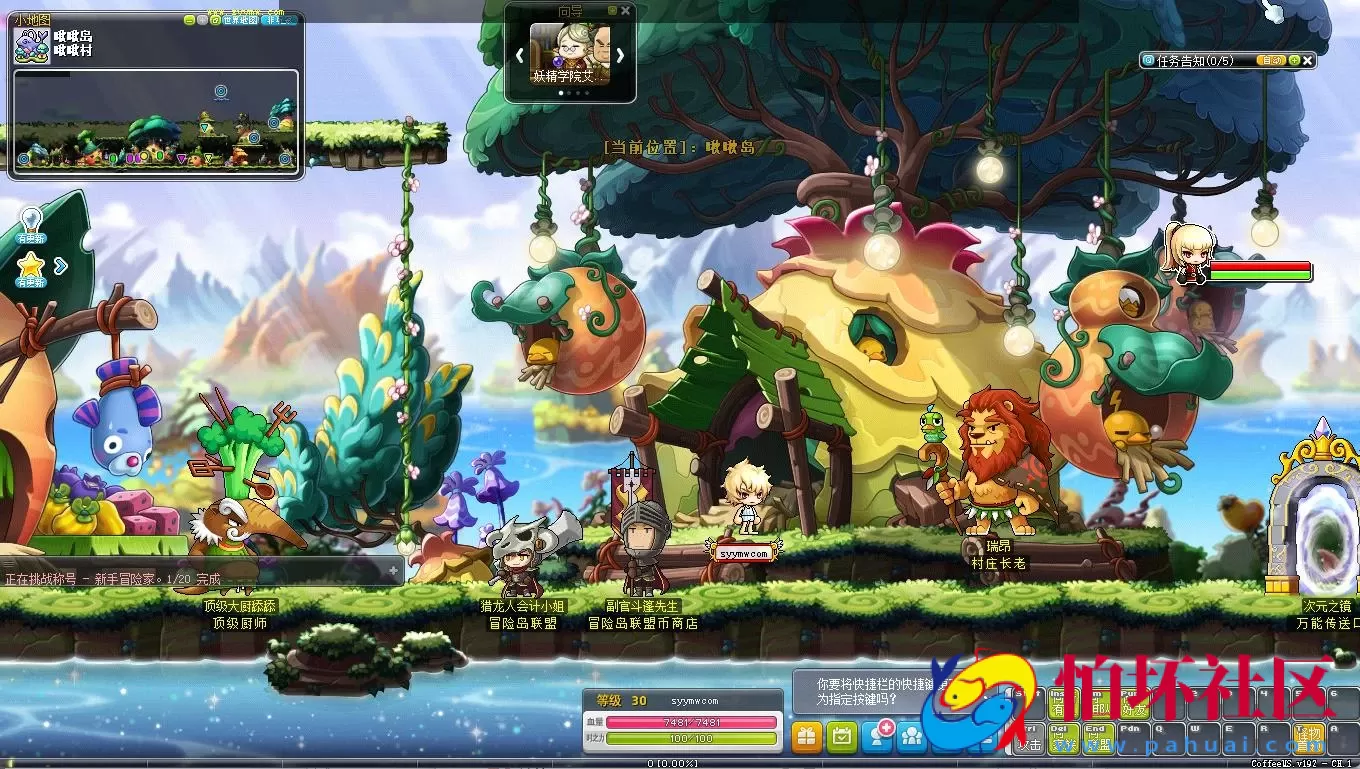Open the gift rewards icon at the bottom

pyautogui.click(x=807, y=736)
